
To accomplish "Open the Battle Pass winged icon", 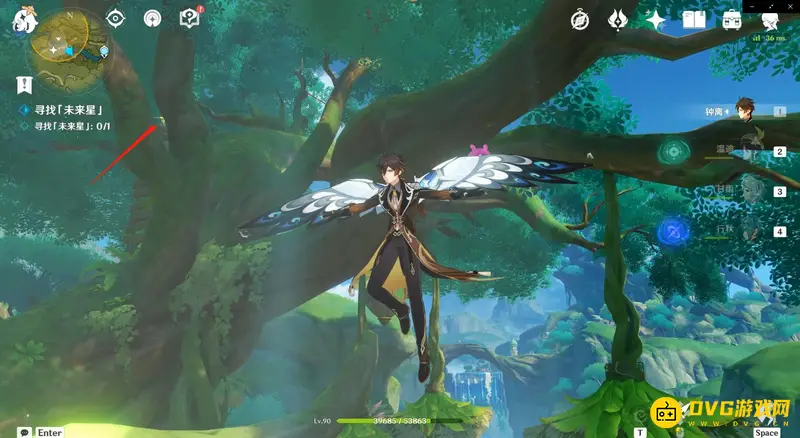I will 617,19.
